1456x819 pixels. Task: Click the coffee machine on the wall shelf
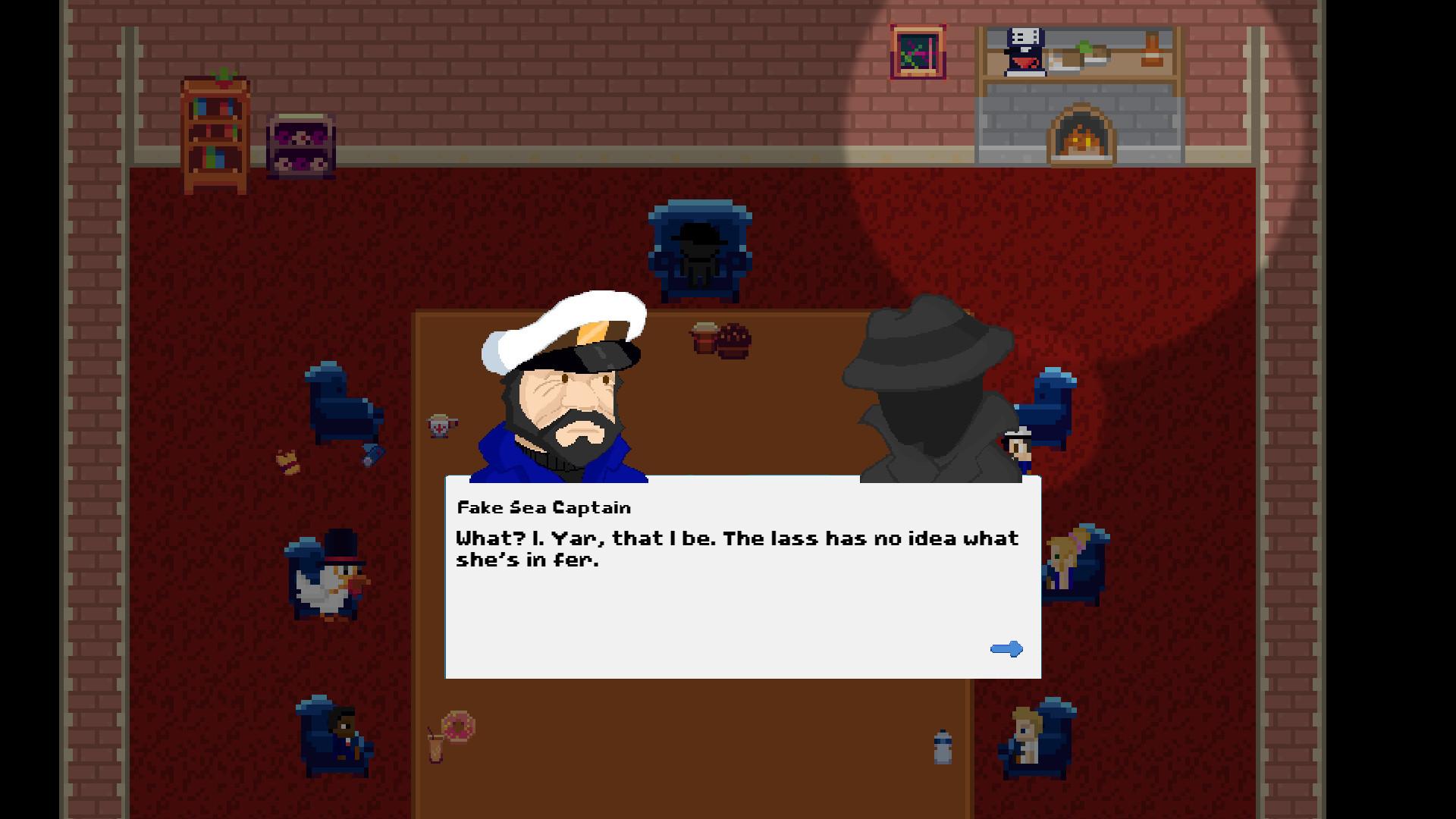pos(1024,53)
